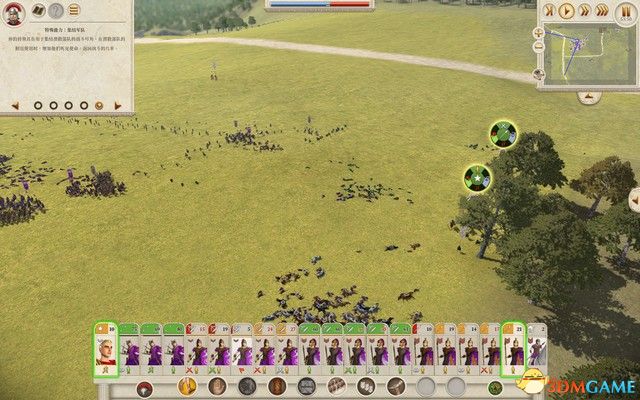Set battle speed to normal play
The height and width of the screenshot is (400, 640).
click(x=568, y=12)
